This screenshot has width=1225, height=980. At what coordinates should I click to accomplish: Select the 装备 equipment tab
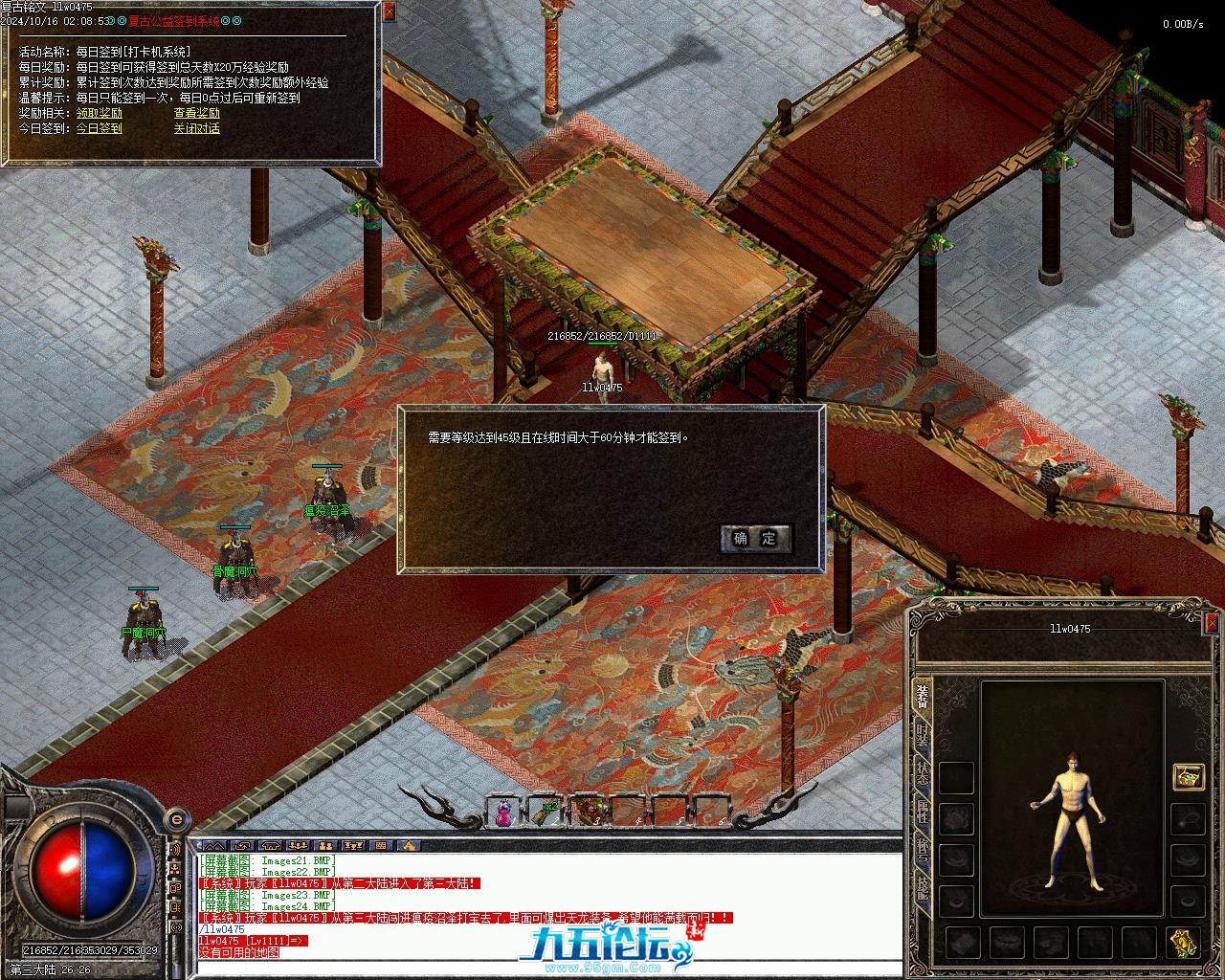point(922,696)
